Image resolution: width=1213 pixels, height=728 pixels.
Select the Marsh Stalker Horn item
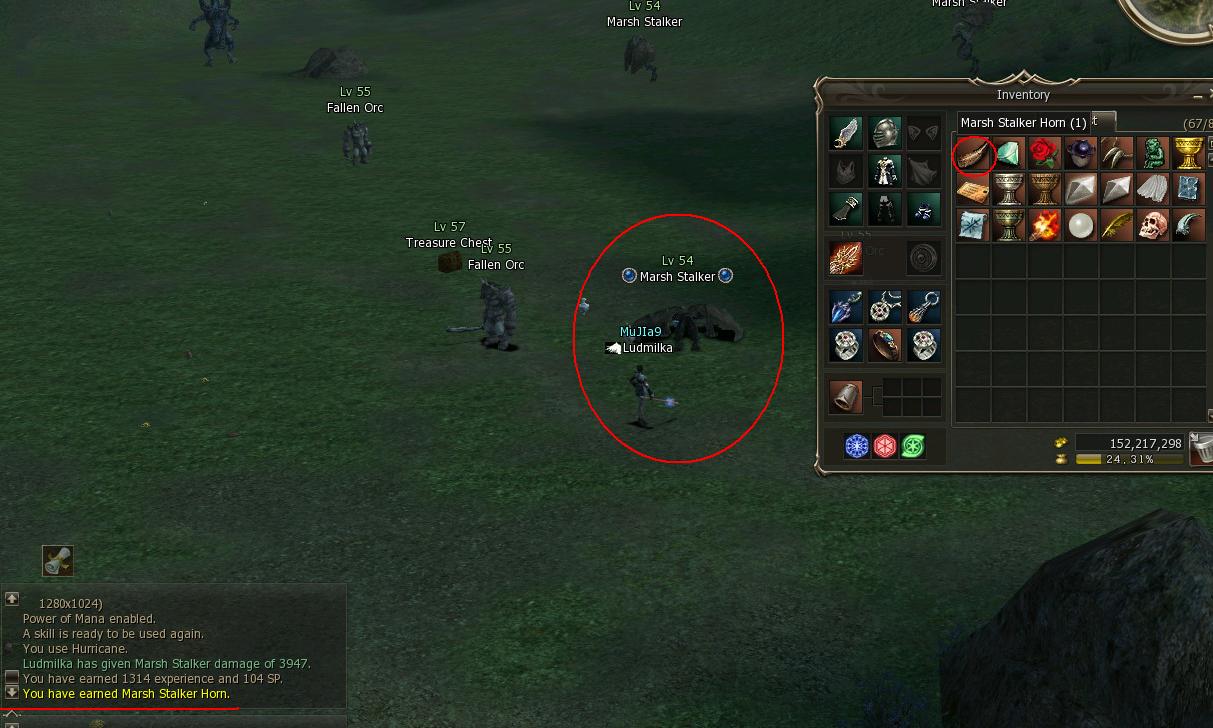(973, 155)
